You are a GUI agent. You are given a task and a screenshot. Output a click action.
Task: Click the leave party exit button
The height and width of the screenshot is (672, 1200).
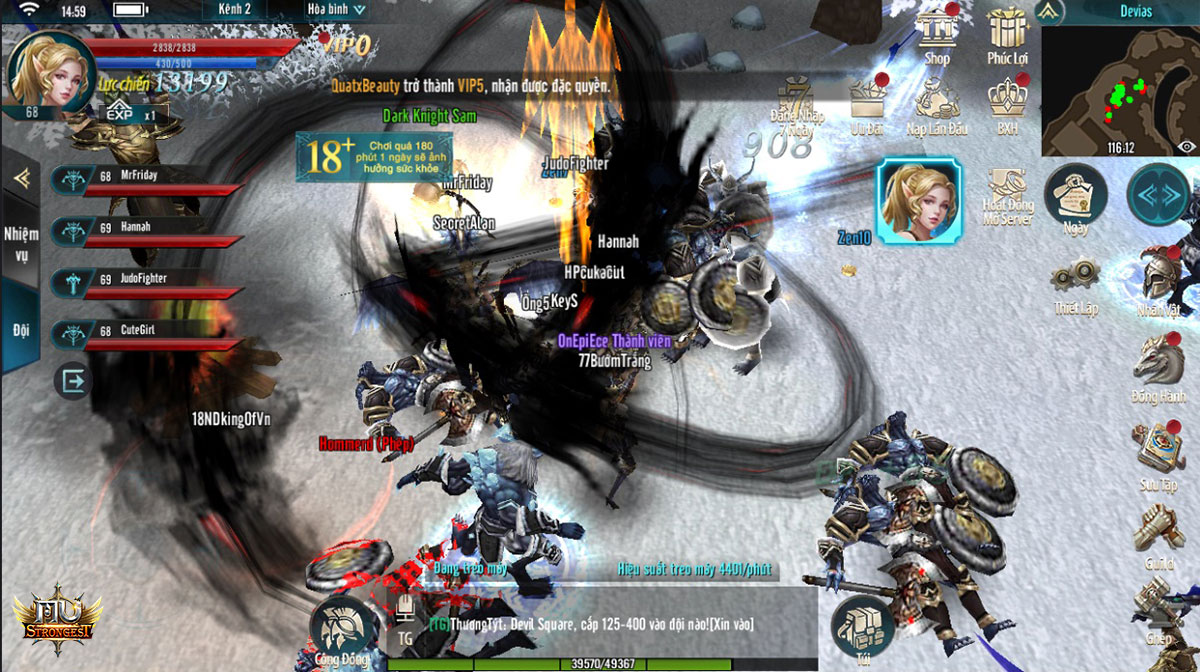[x=72, y=381]
